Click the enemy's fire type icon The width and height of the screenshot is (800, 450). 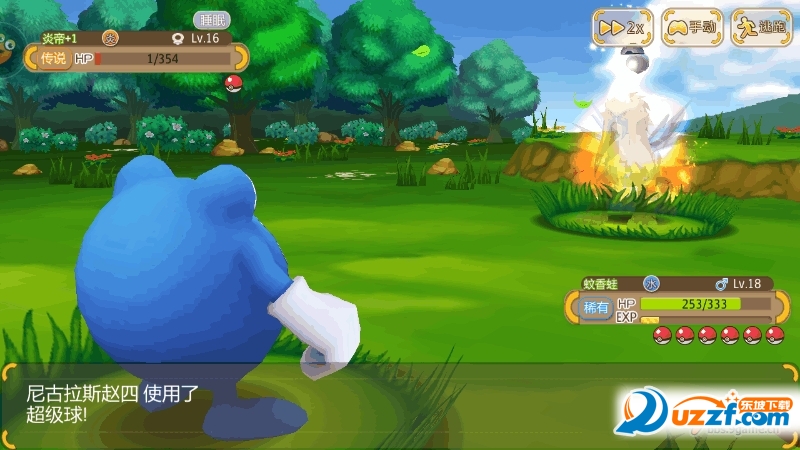click(111, 38)
